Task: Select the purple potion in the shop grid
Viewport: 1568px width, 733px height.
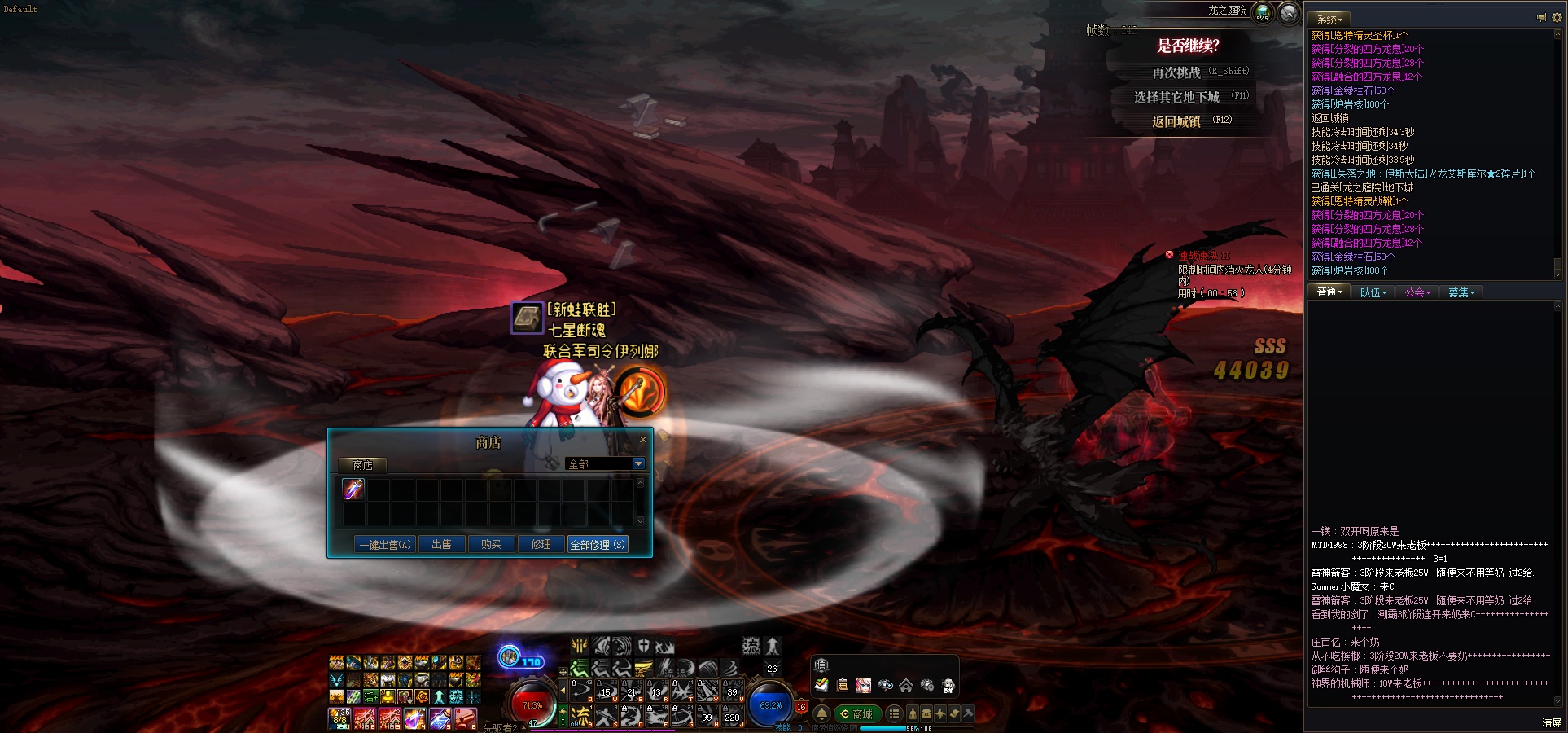Action: 353,489
